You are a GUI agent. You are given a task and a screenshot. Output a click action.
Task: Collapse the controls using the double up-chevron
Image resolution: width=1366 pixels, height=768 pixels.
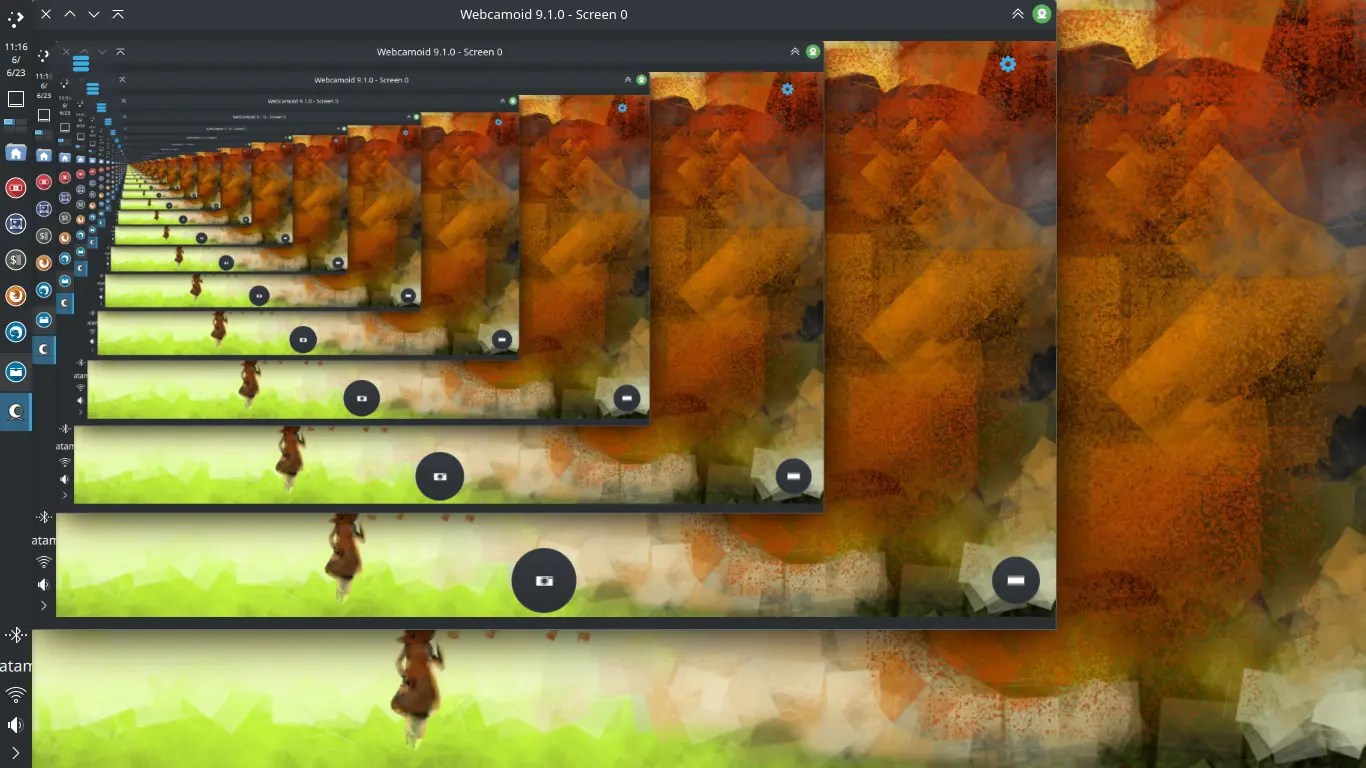pos(1017,14)
